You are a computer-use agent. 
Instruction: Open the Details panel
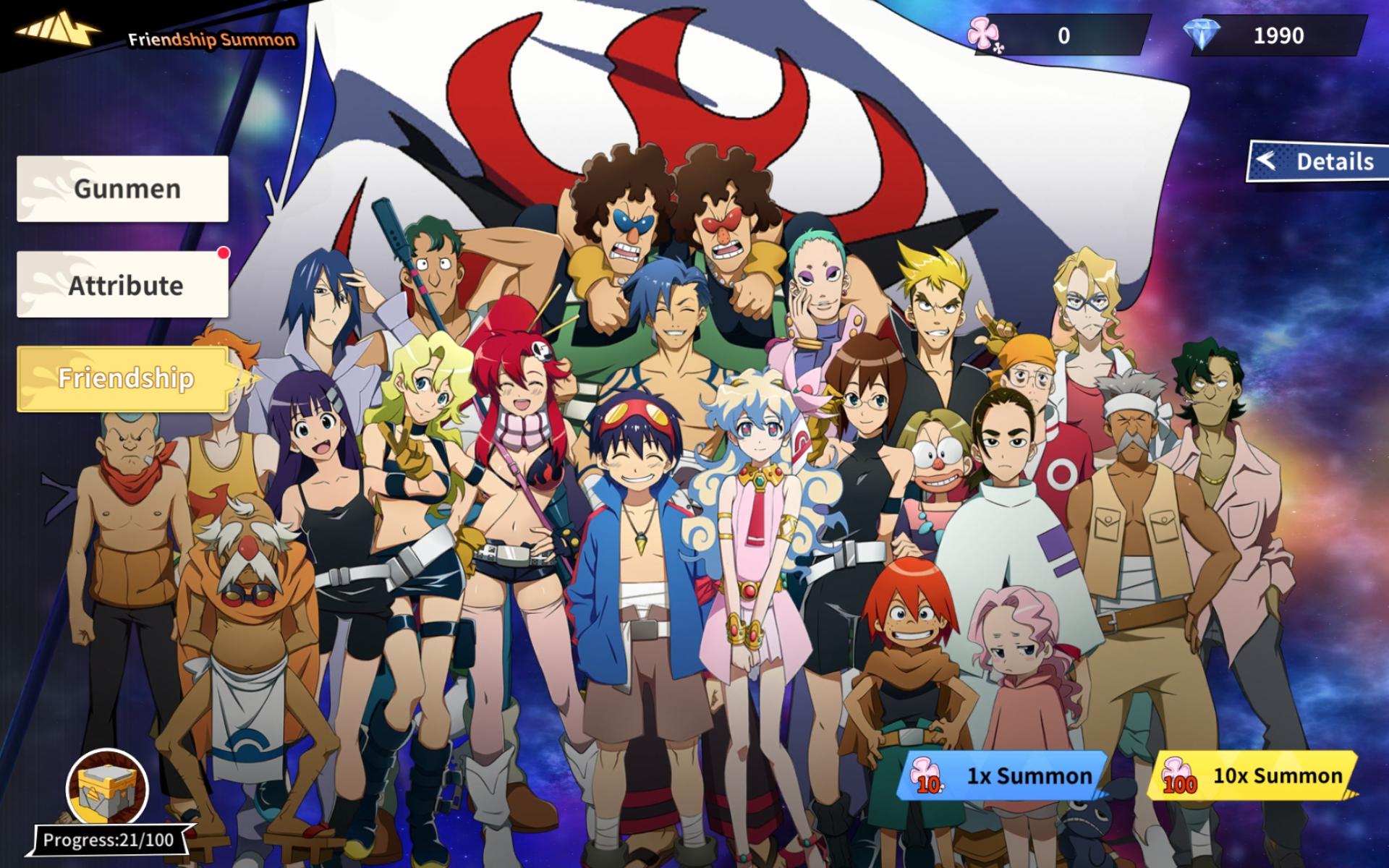(1333, 162)
